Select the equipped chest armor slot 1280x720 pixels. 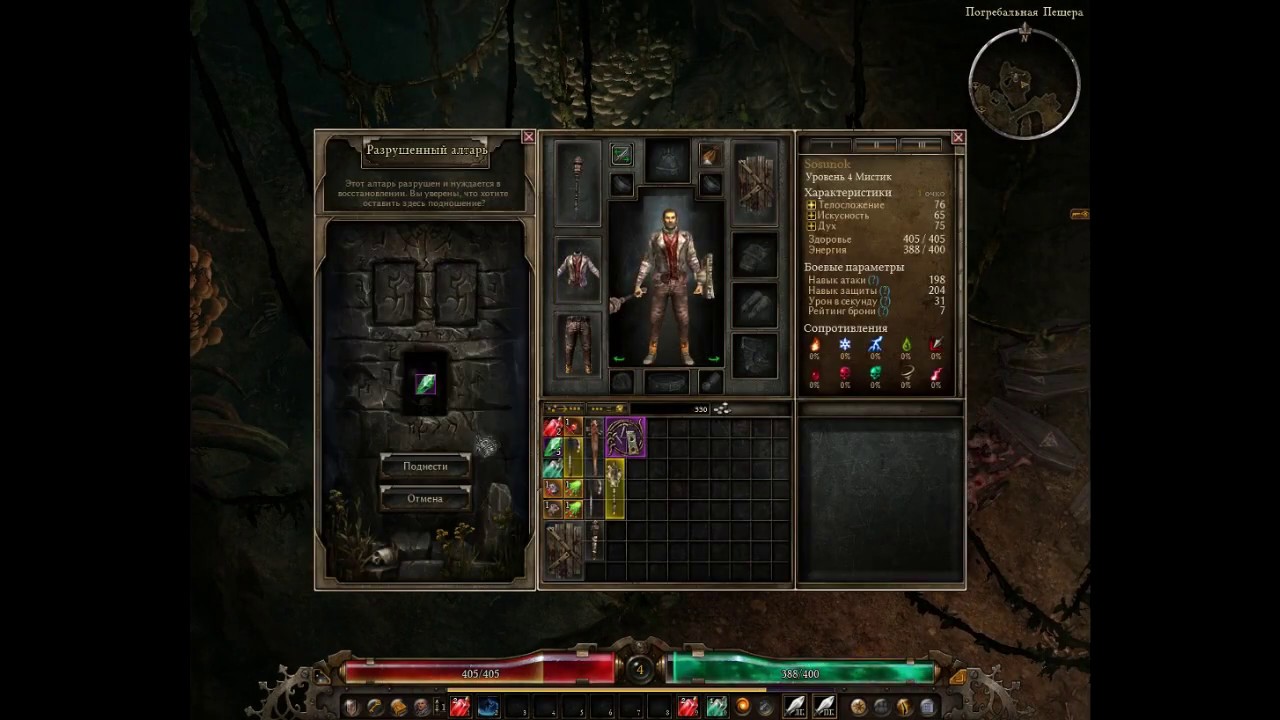coord(578,270)
